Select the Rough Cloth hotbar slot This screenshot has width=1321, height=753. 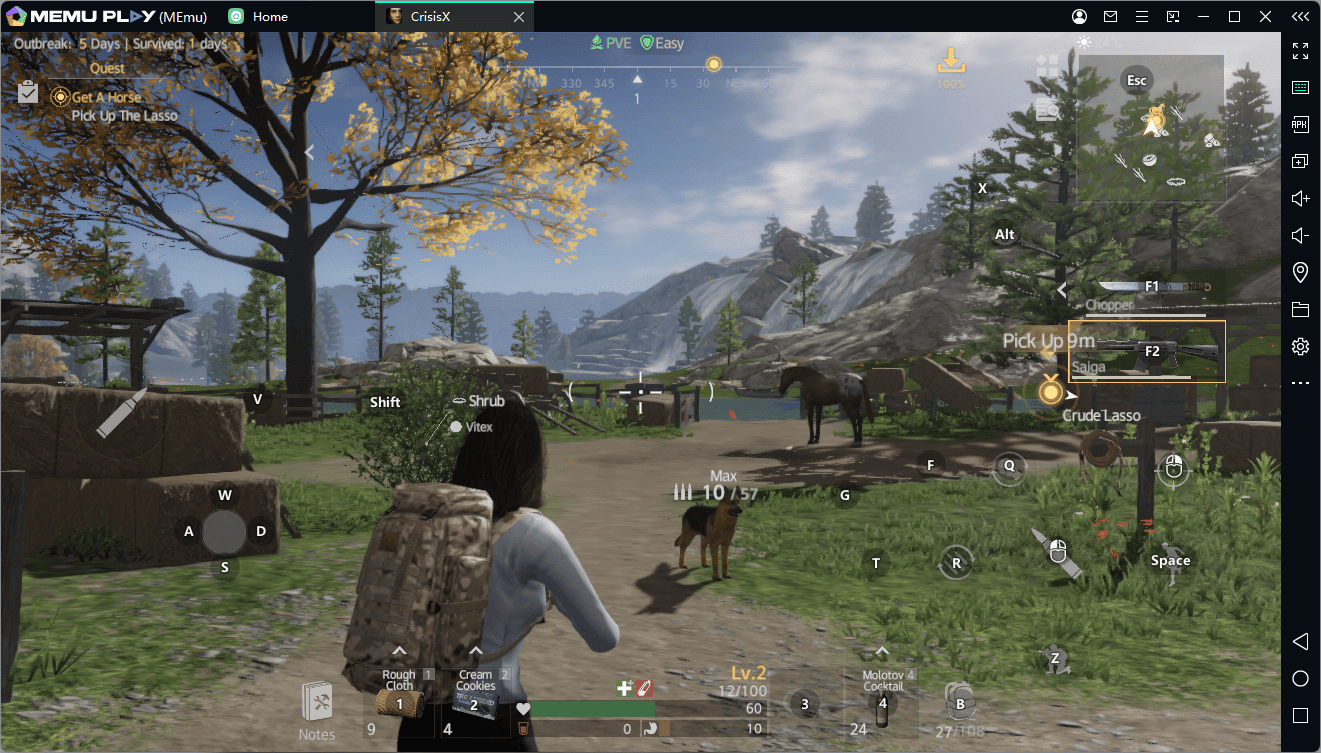399,703
